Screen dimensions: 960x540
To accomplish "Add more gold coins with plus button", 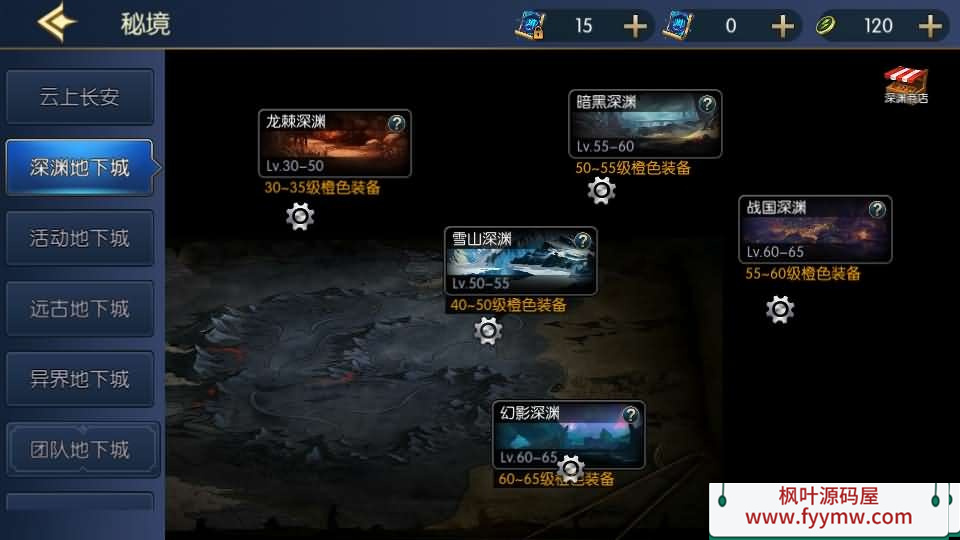I will click(932, 26).
